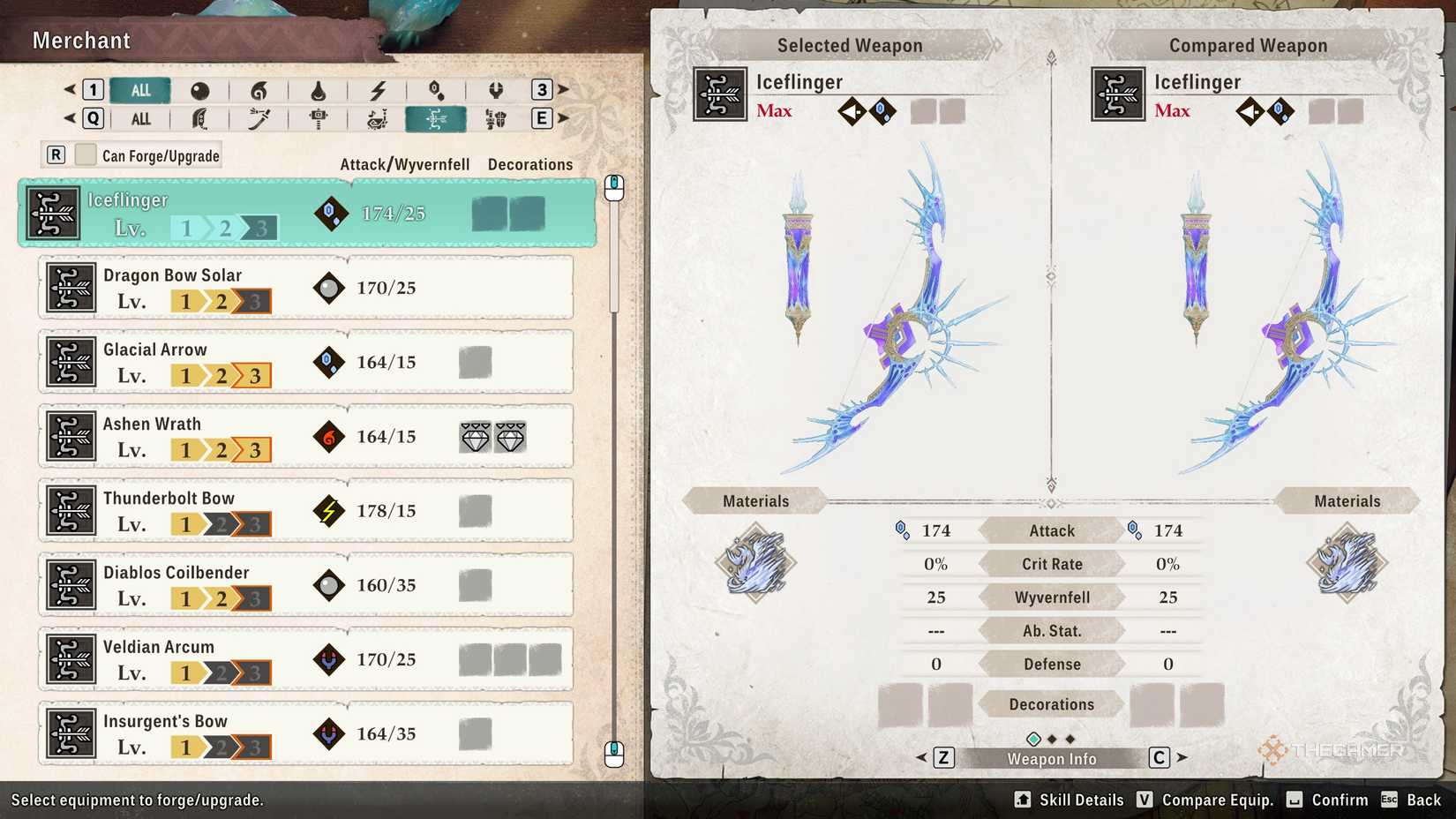The image size is (1456, 819).
Task: Select the bow weapon type filter
Action: 437,118
